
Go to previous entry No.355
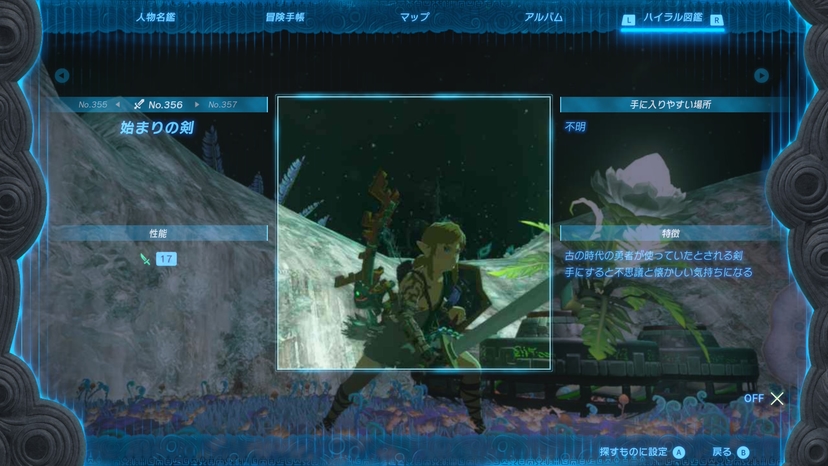tap(93, 104)
